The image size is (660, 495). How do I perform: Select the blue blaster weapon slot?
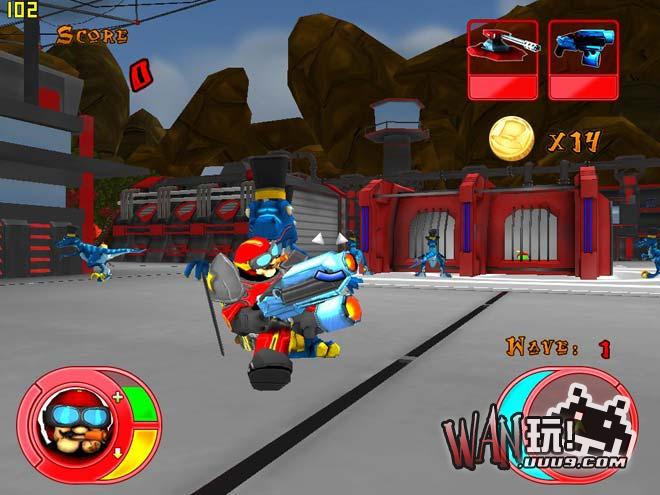(583, 59)
